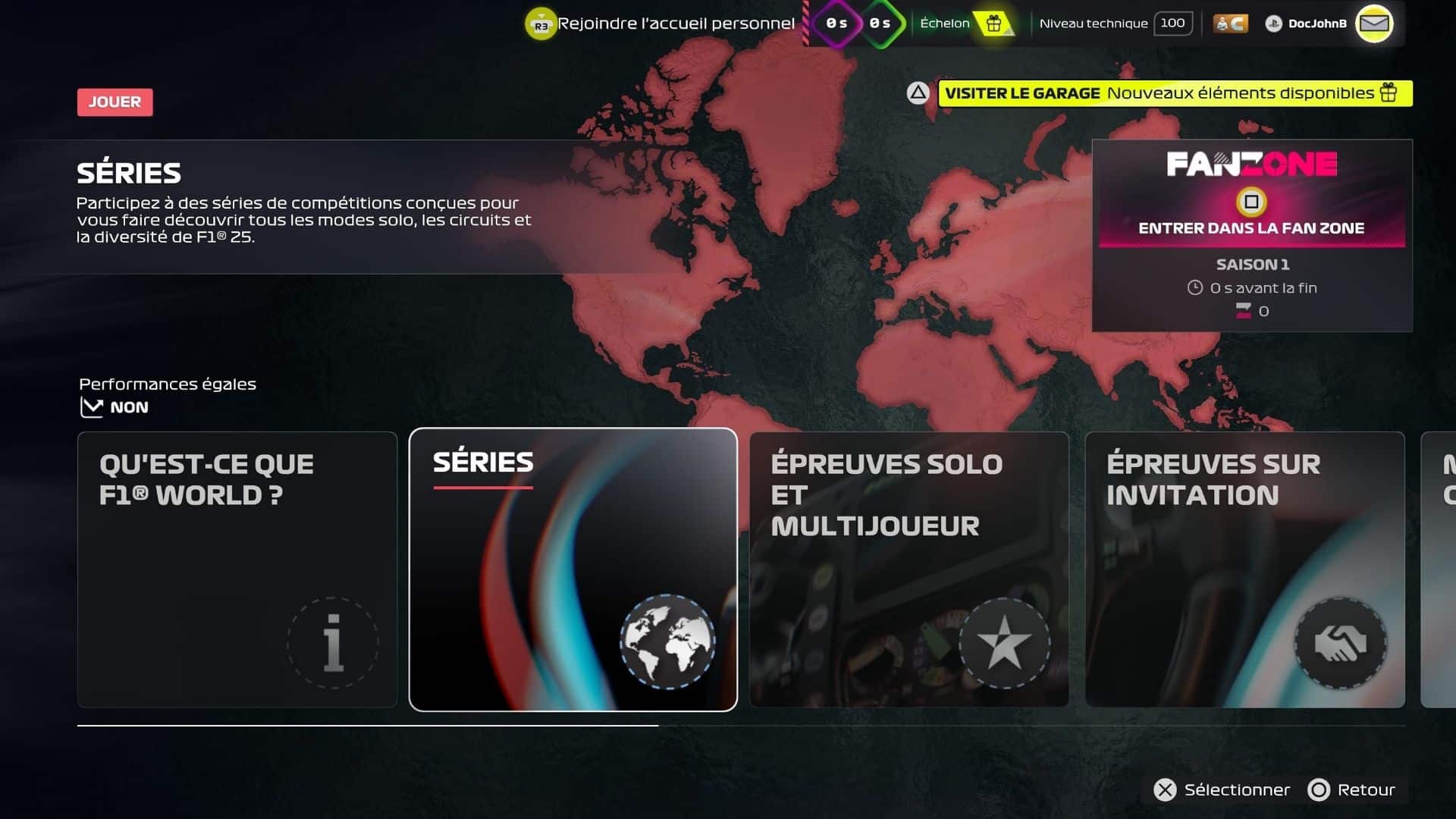Open the Séries mode tile
Image resolution: width=1456 pixels, height=819 pixels.
[573, 570]
